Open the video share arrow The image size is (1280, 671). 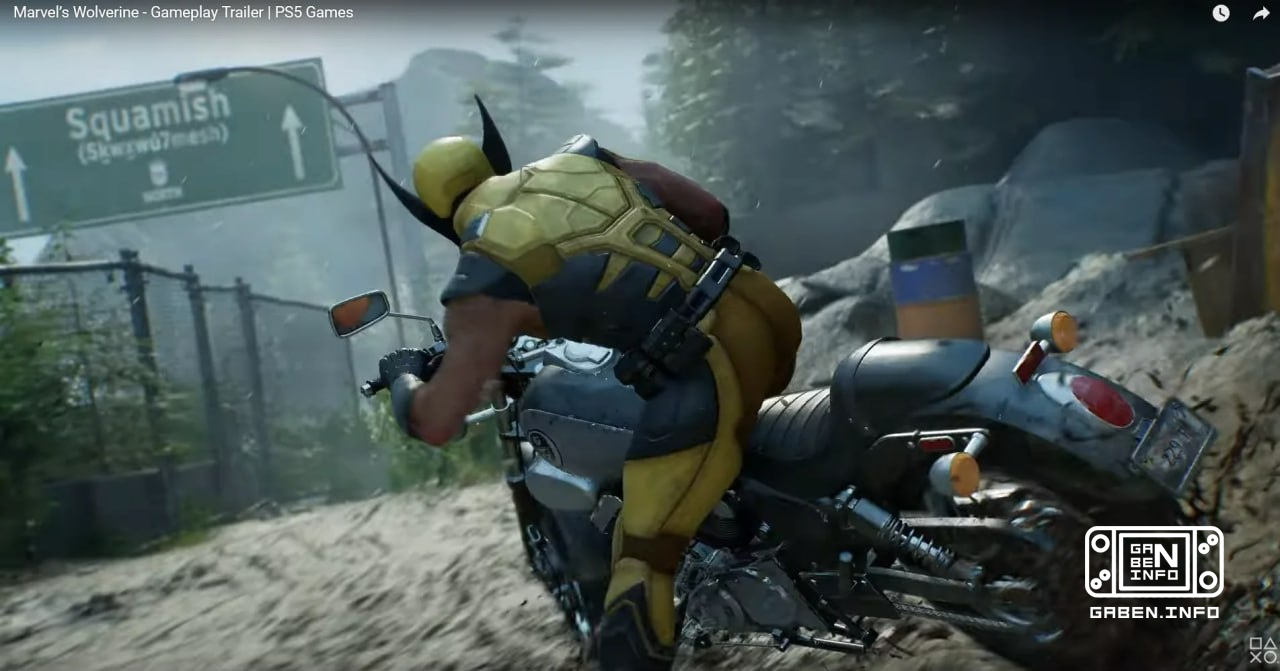pyautogui.click(x=1261, y=13)
